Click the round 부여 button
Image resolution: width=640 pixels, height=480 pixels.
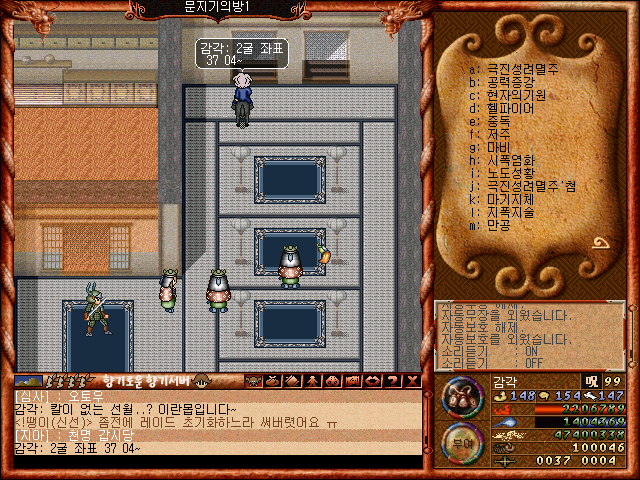coord(463,443)
